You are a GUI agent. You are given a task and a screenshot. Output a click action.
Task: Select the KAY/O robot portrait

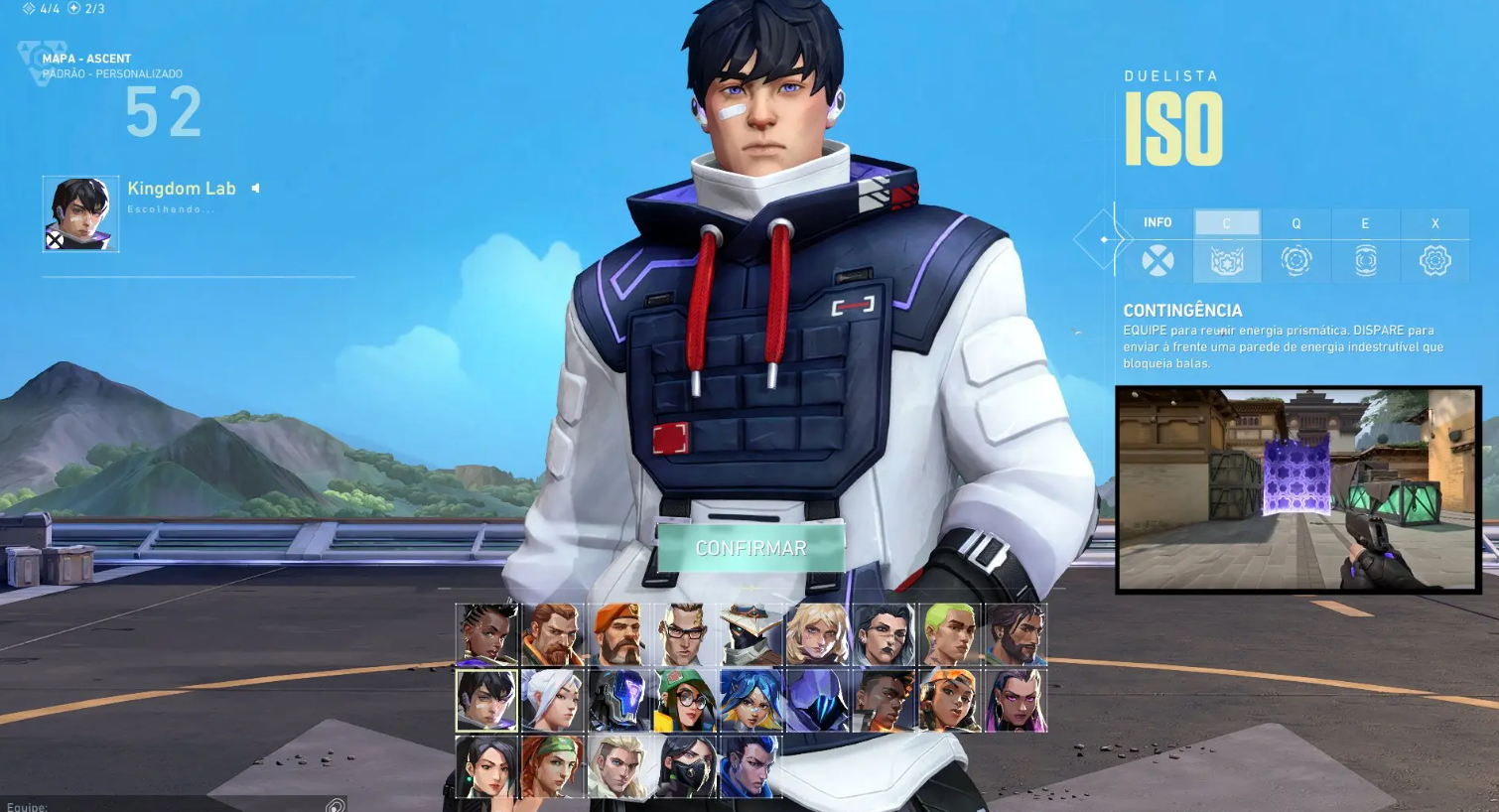pyautogui.click(x=618, y=701)
